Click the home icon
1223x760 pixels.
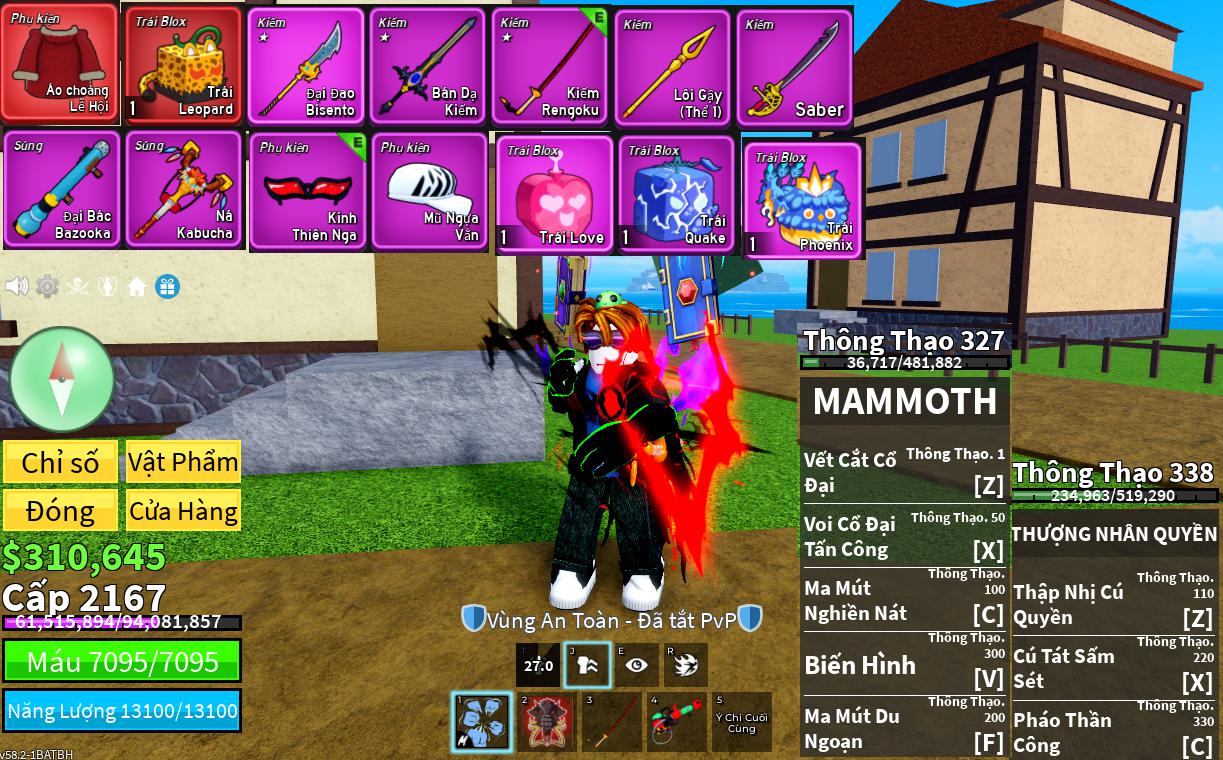(137, 287)
